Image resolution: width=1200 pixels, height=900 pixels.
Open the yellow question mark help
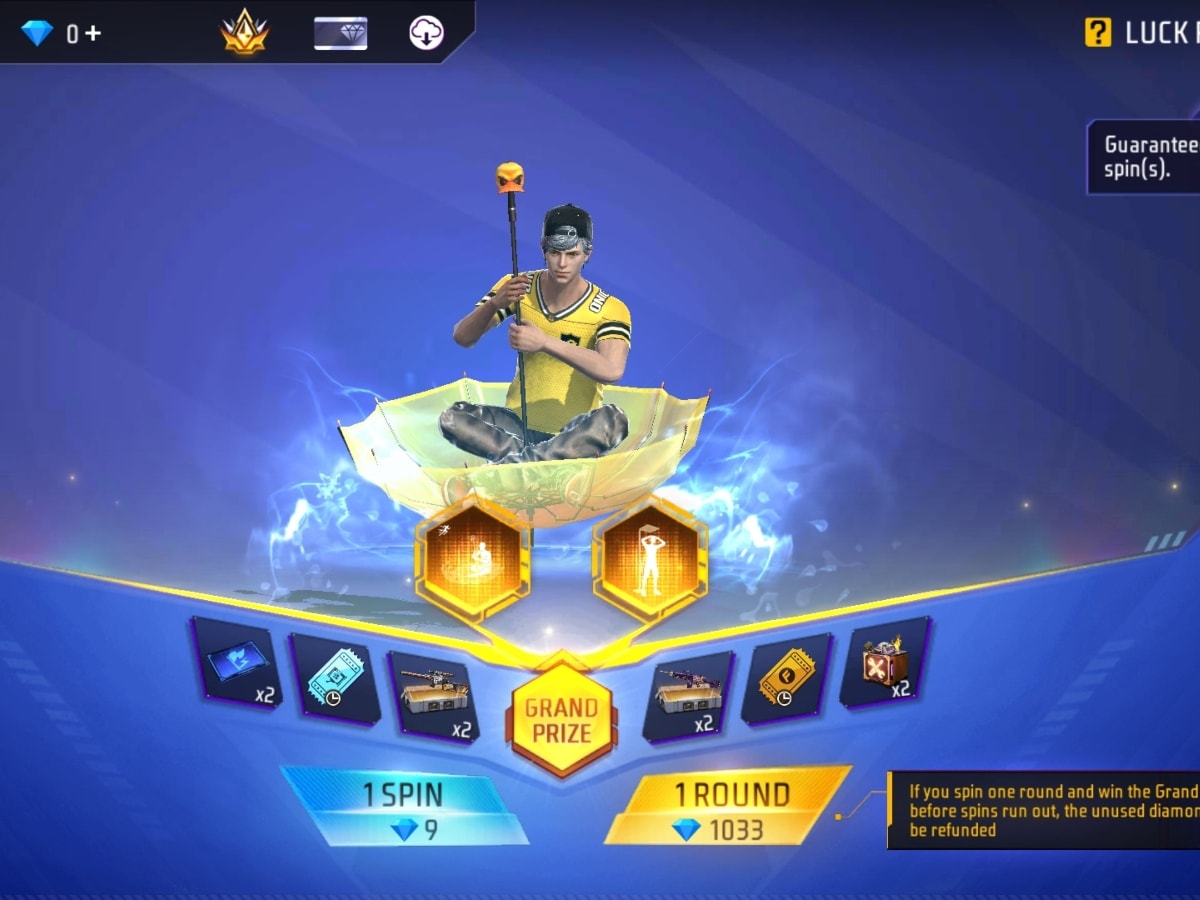pyautogui.click(x=1097, y=33)
